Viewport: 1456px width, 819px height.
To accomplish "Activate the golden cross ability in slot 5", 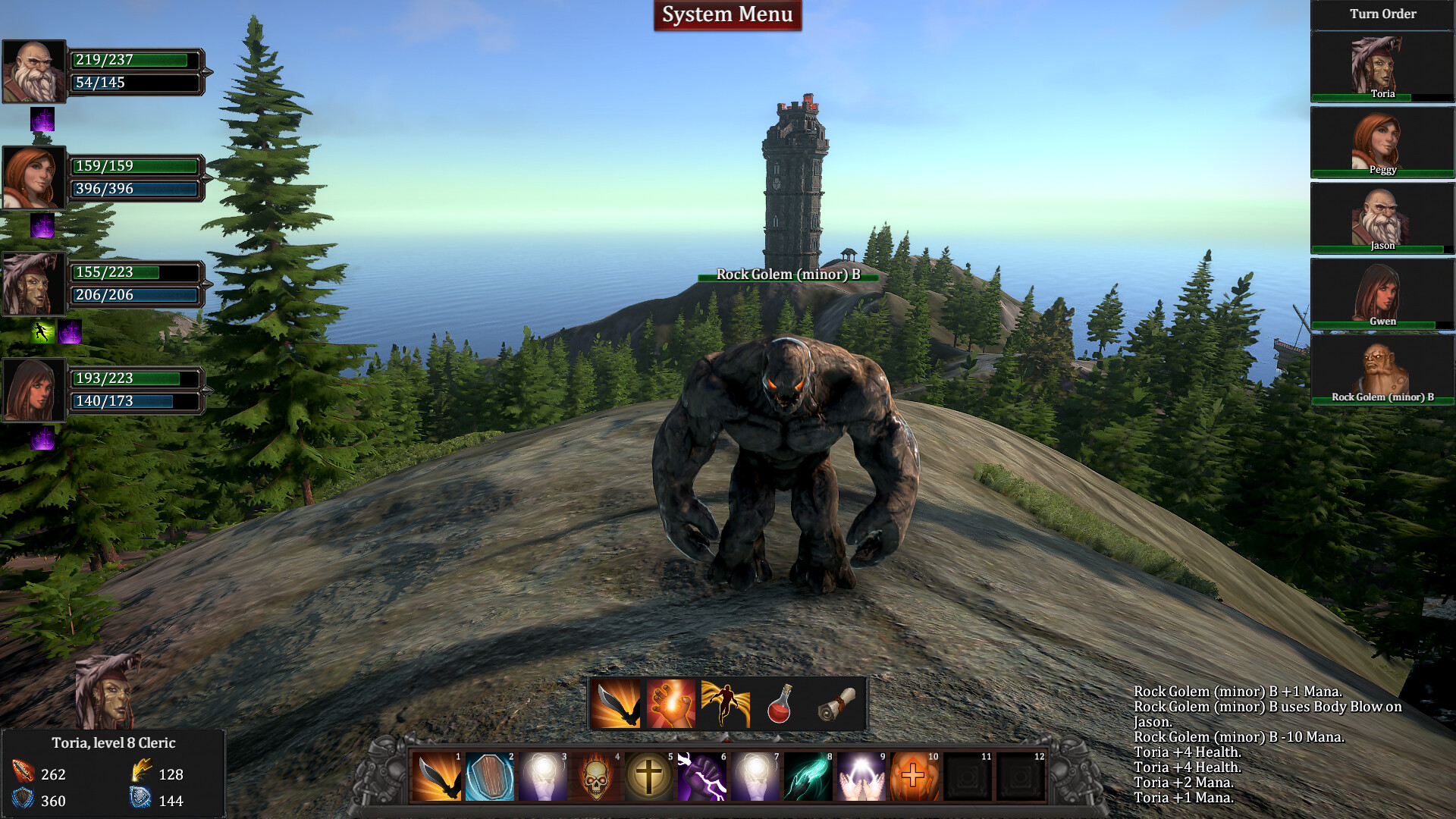I will [651, 778].
